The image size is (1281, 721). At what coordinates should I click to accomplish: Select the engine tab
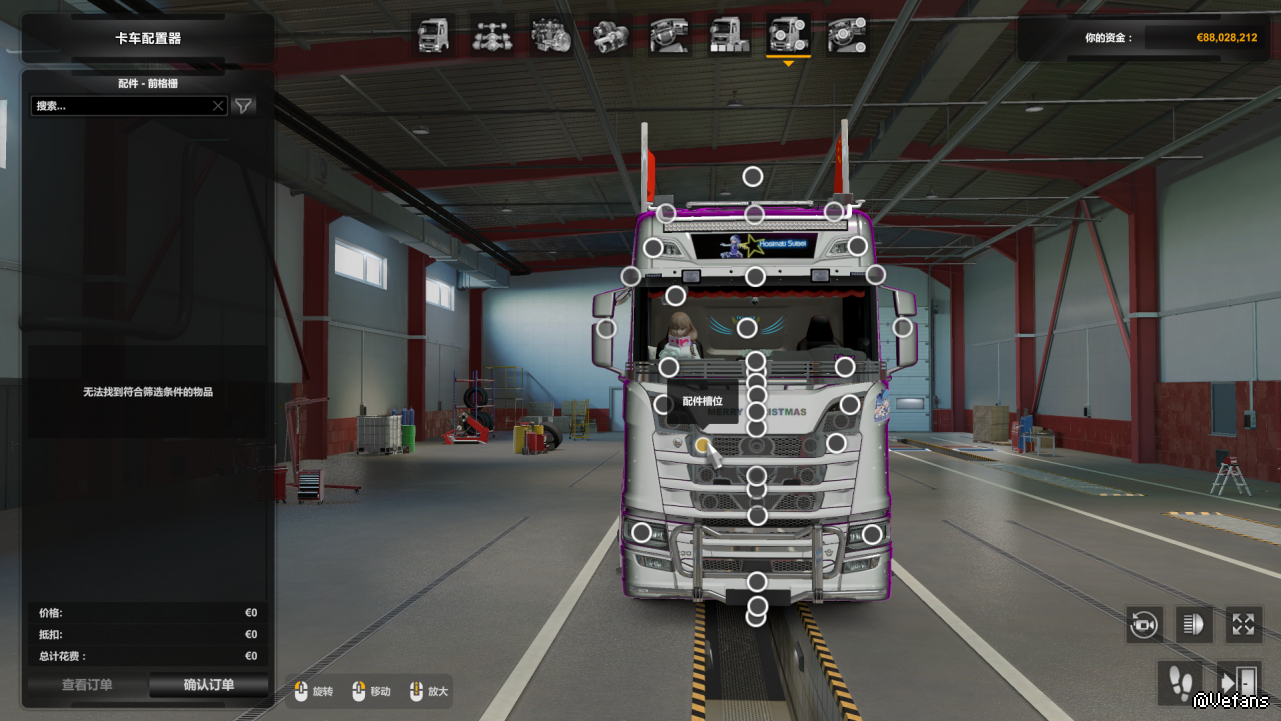(551, 36)
